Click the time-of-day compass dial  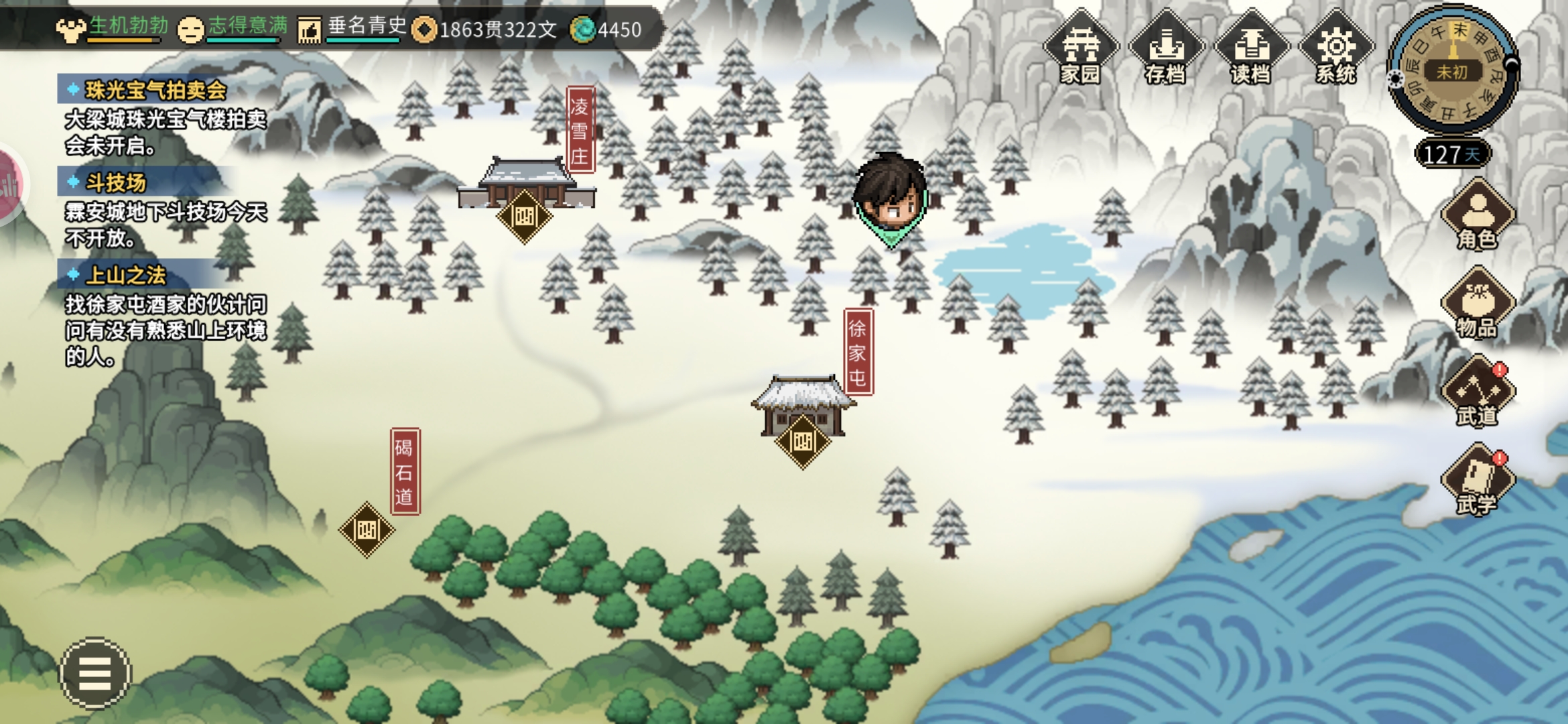(1452, 70)
